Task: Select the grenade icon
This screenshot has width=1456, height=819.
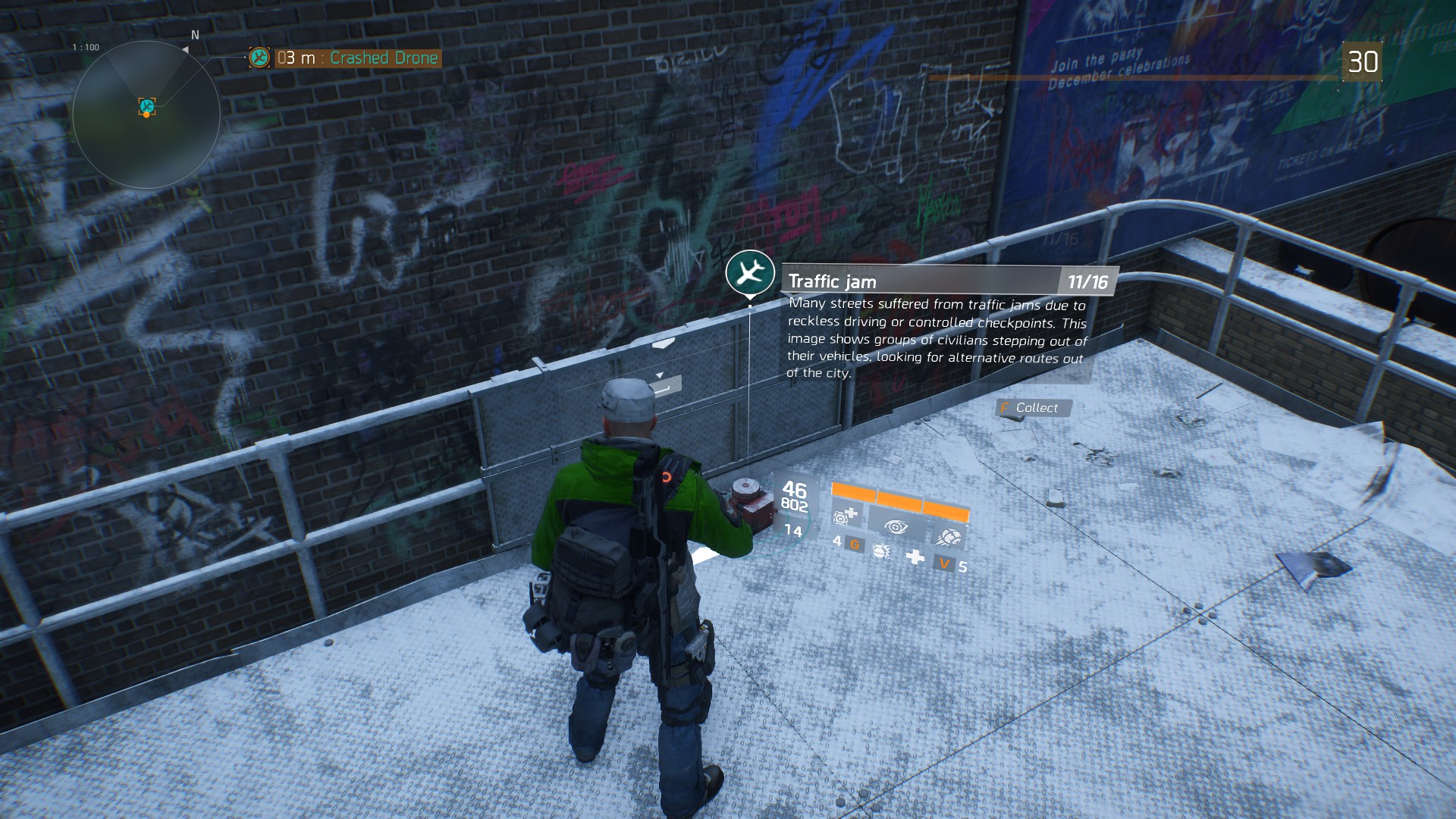Action: pos(880,550)
